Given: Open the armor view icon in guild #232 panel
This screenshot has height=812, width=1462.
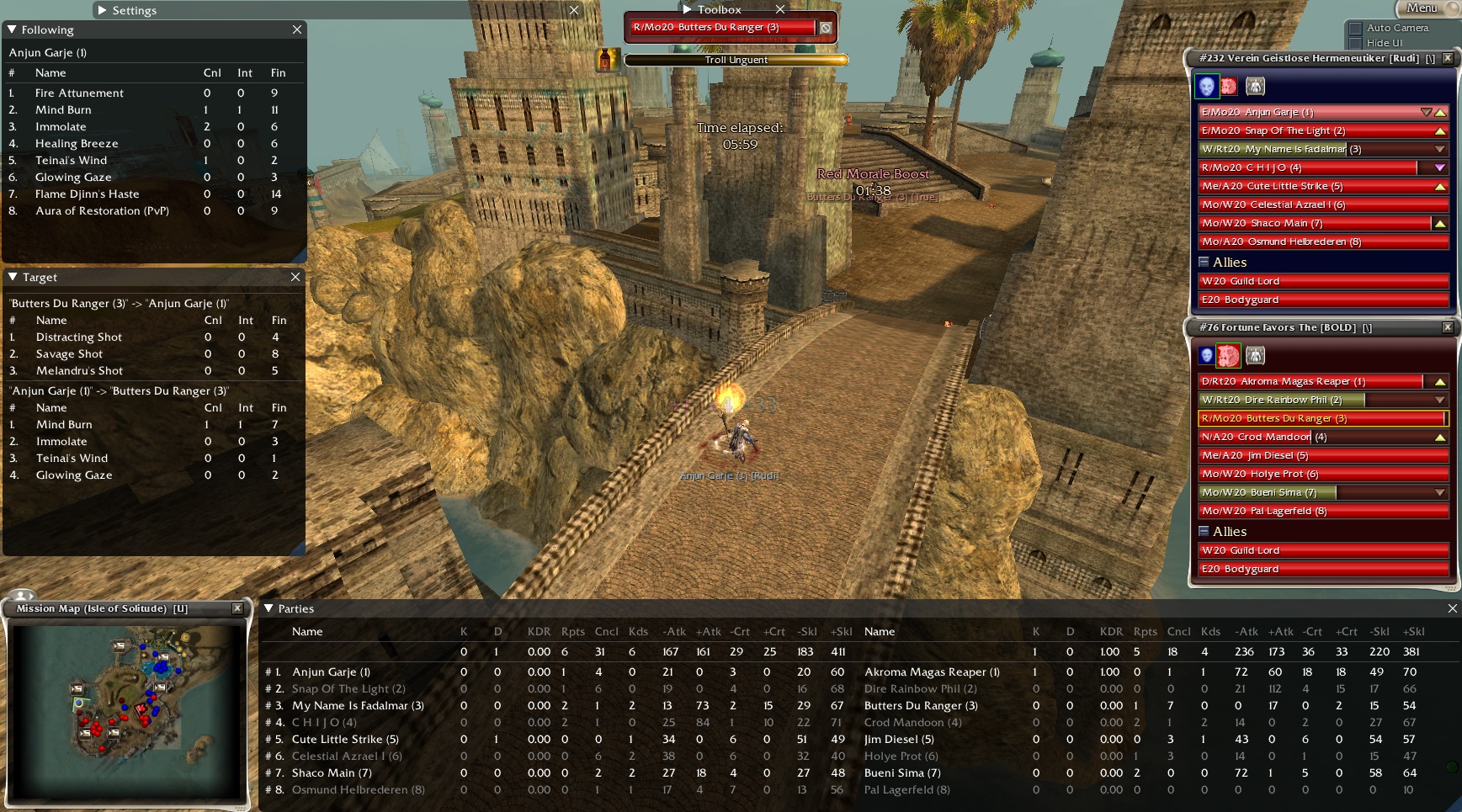Looking at the screenshot, I should pos(1255,86).
